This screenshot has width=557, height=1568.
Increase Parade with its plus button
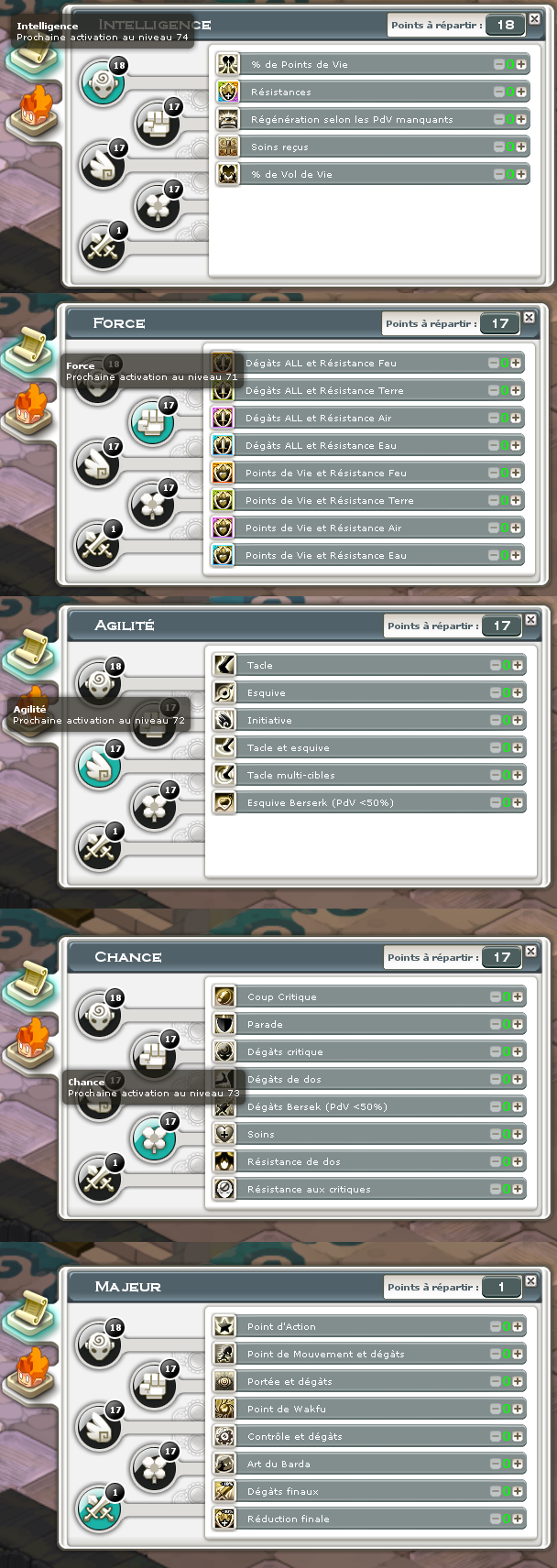[518, 1025]
